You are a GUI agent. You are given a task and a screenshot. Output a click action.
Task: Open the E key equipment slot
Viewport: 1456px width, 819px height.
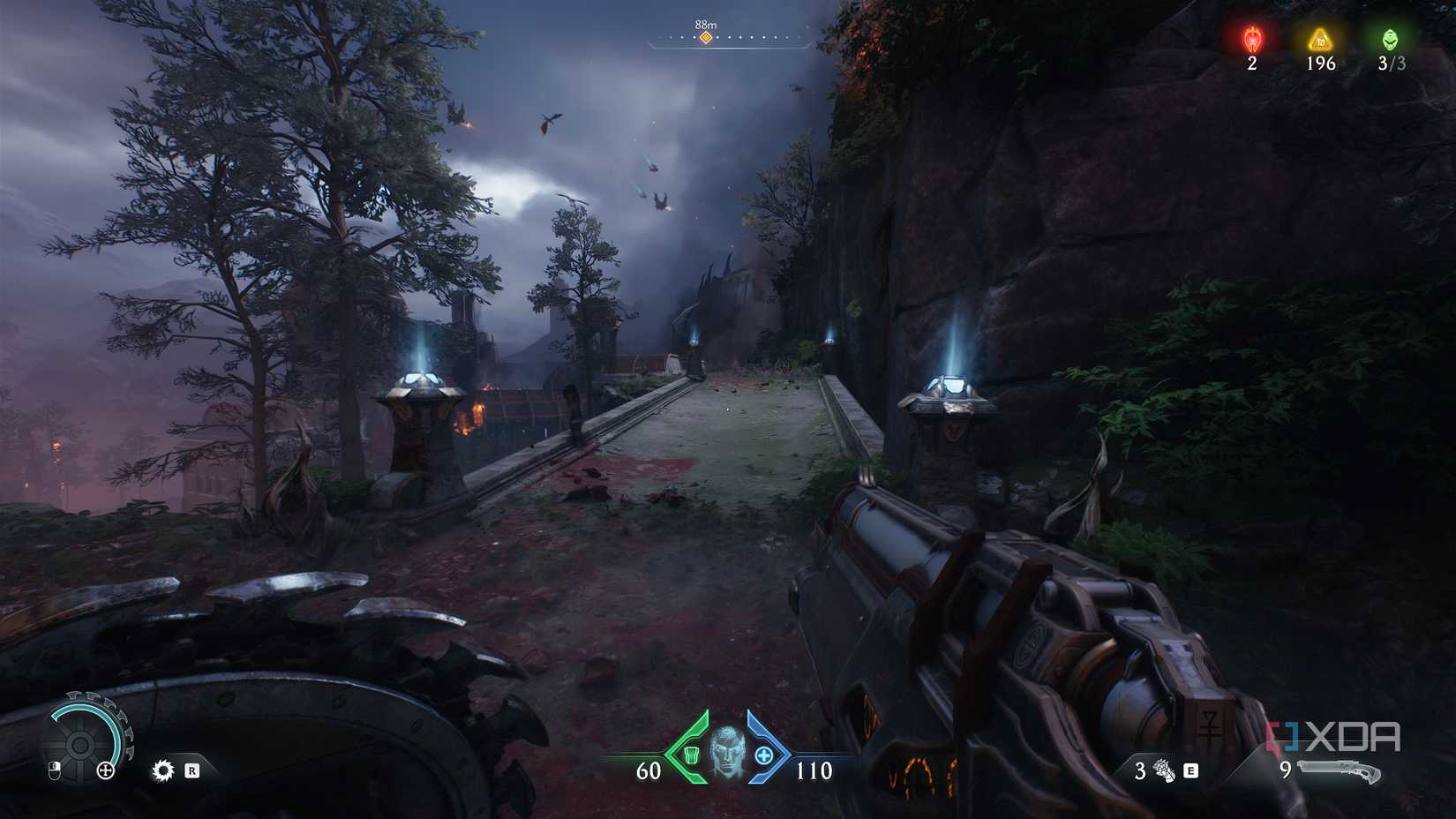1191,771
